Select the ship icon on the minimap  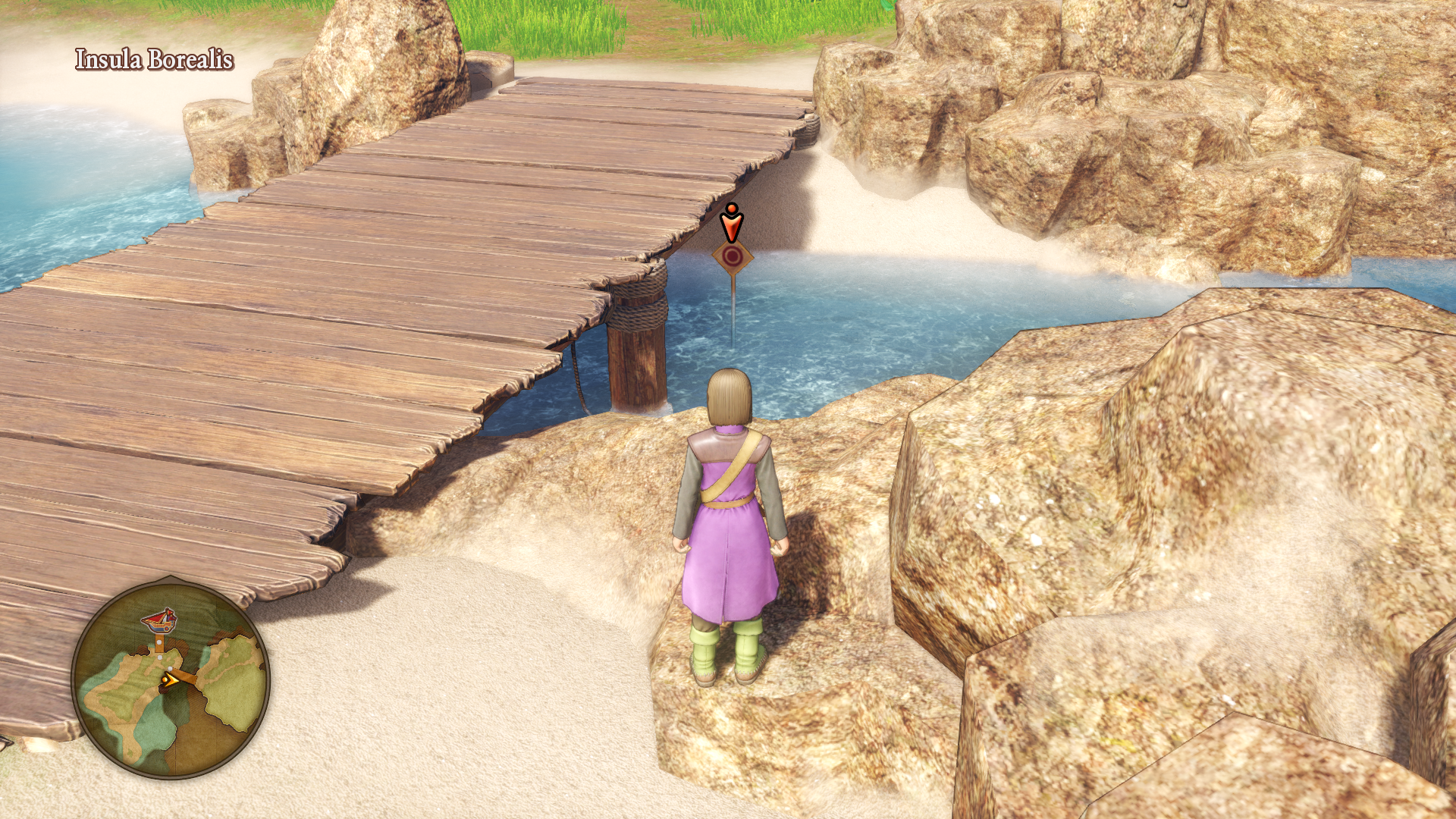tap(158, 620)
